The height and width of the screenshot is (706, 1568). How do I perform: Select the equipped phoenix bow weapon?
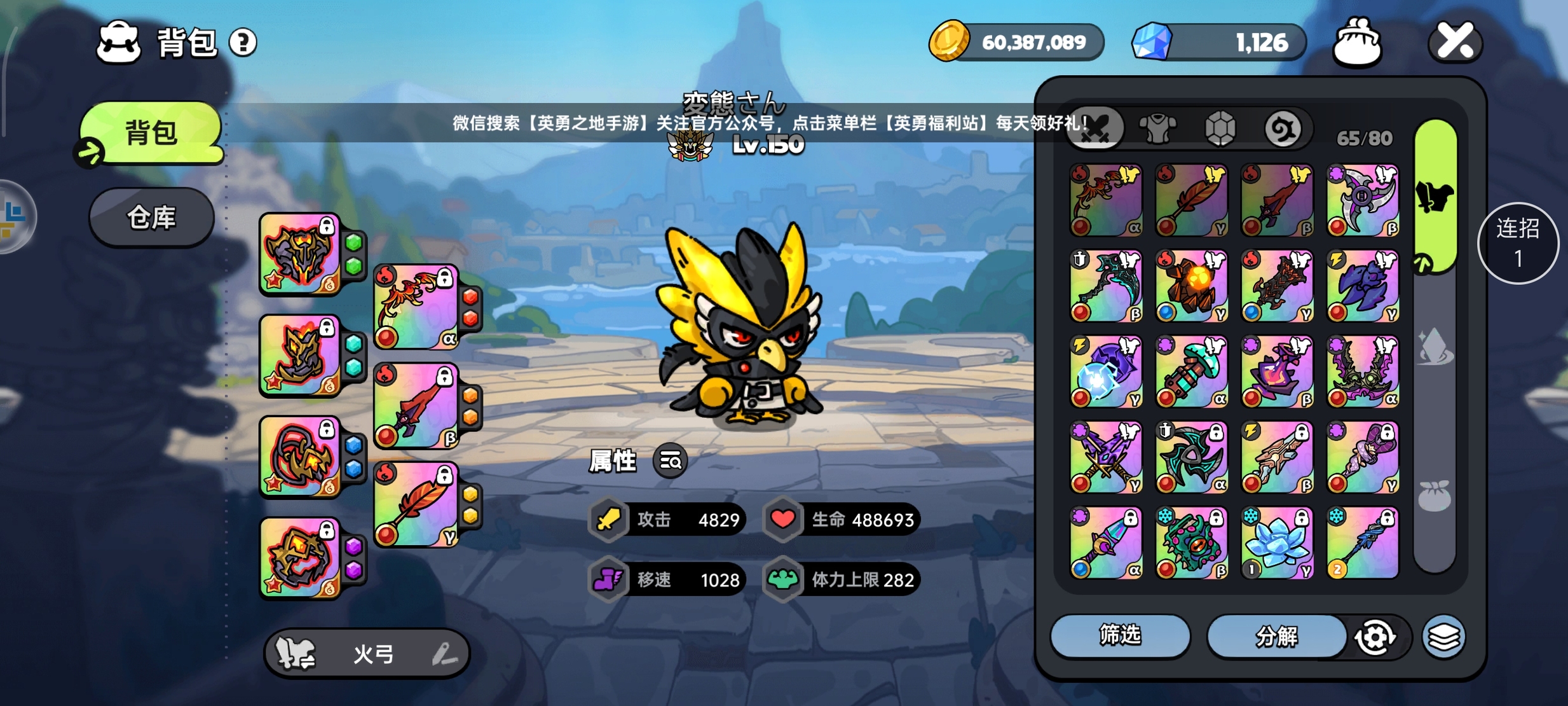coord(416,307)
